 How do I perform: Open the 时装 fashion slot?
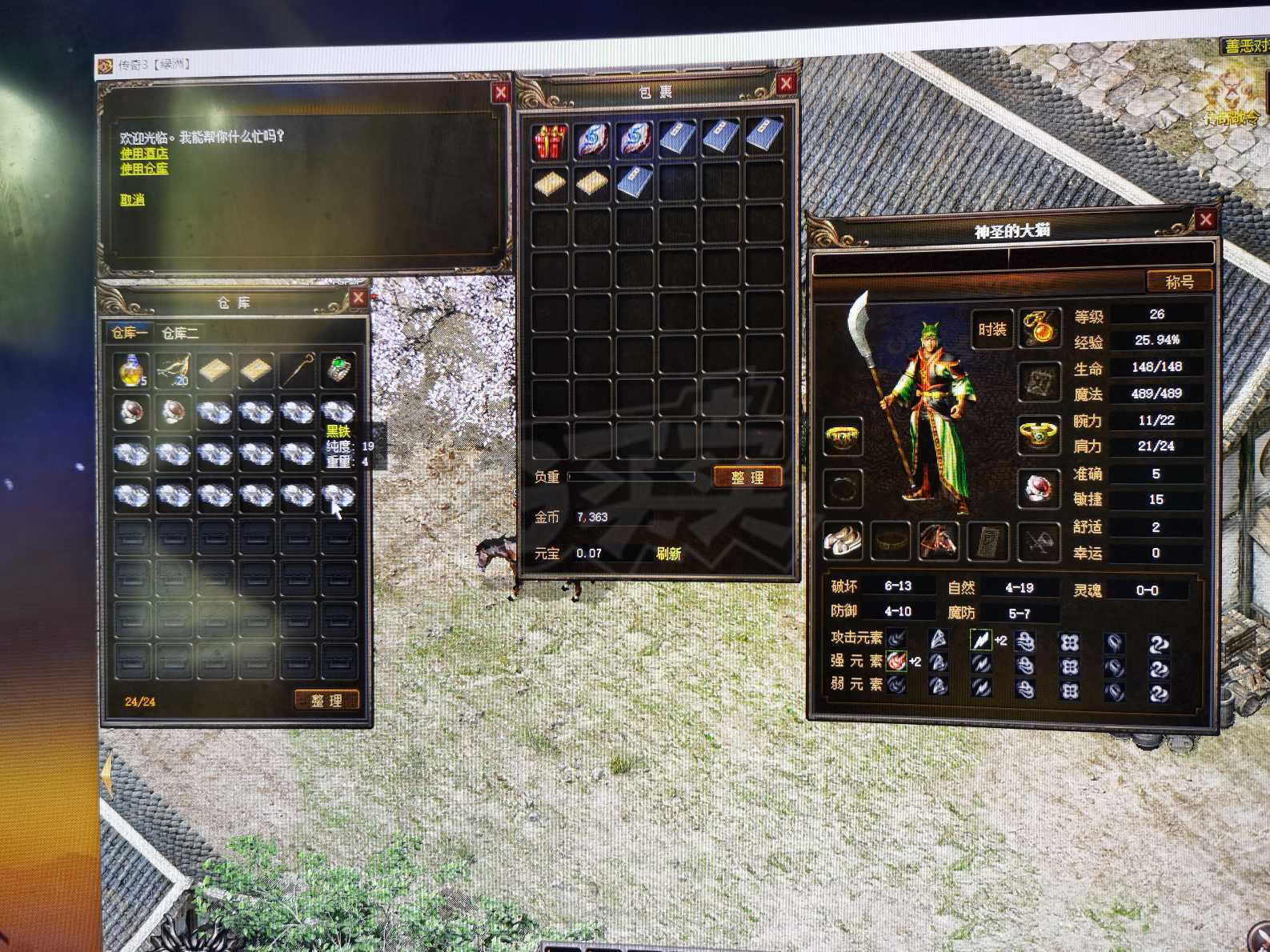click(x=992, y=329)
